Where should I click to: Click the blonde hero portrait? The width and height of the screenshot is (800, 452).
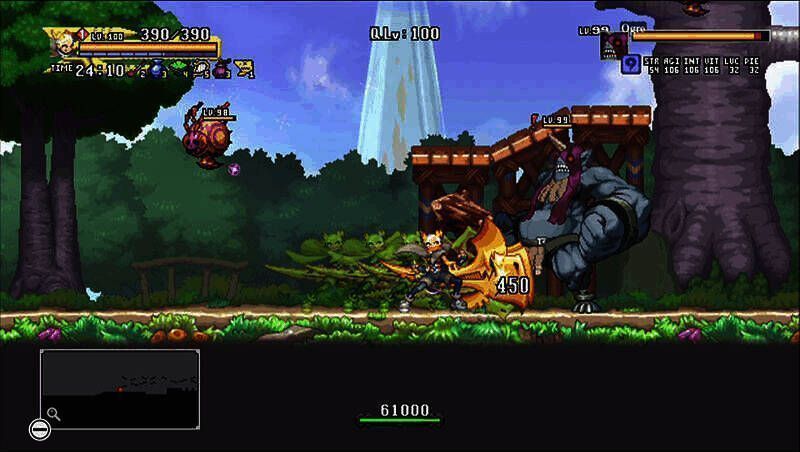(x=63, y=43)
